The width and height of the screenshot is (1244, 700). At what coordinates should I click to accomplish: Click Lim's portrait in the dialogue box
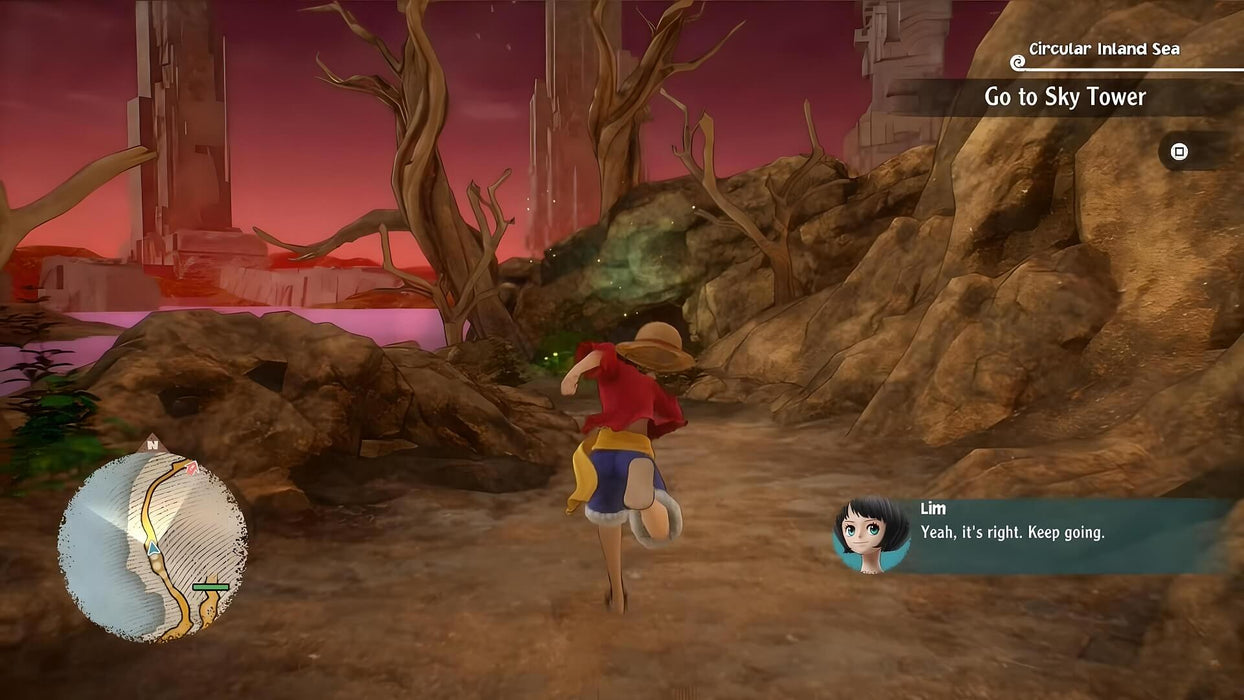click(x=871, y=535)
